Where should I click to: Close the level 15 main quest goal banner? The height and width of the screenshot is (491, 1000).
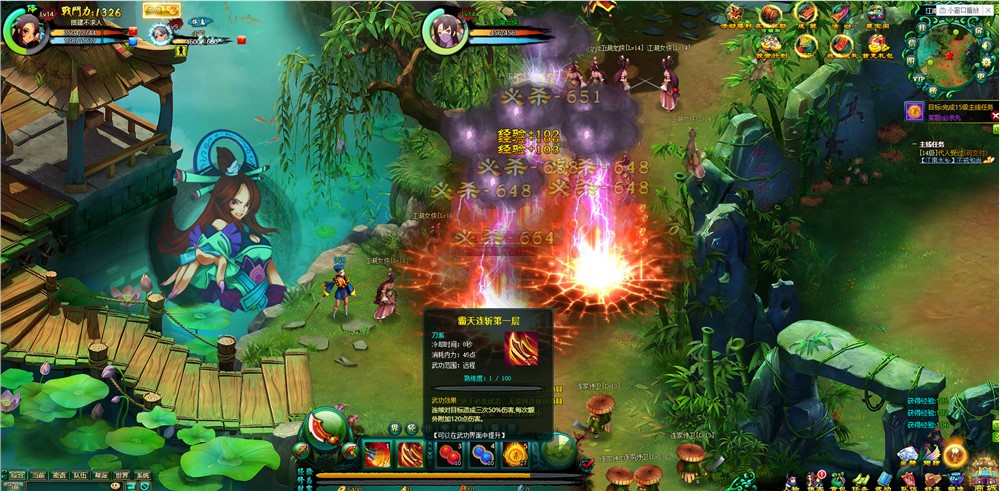pos(995,115)
